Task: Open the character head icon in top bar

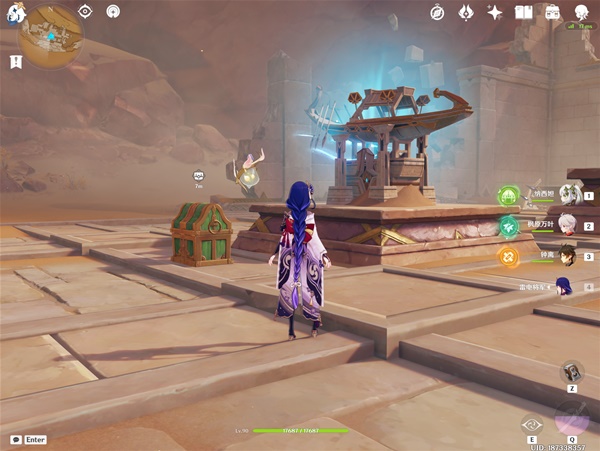Action: coord(581,12)
